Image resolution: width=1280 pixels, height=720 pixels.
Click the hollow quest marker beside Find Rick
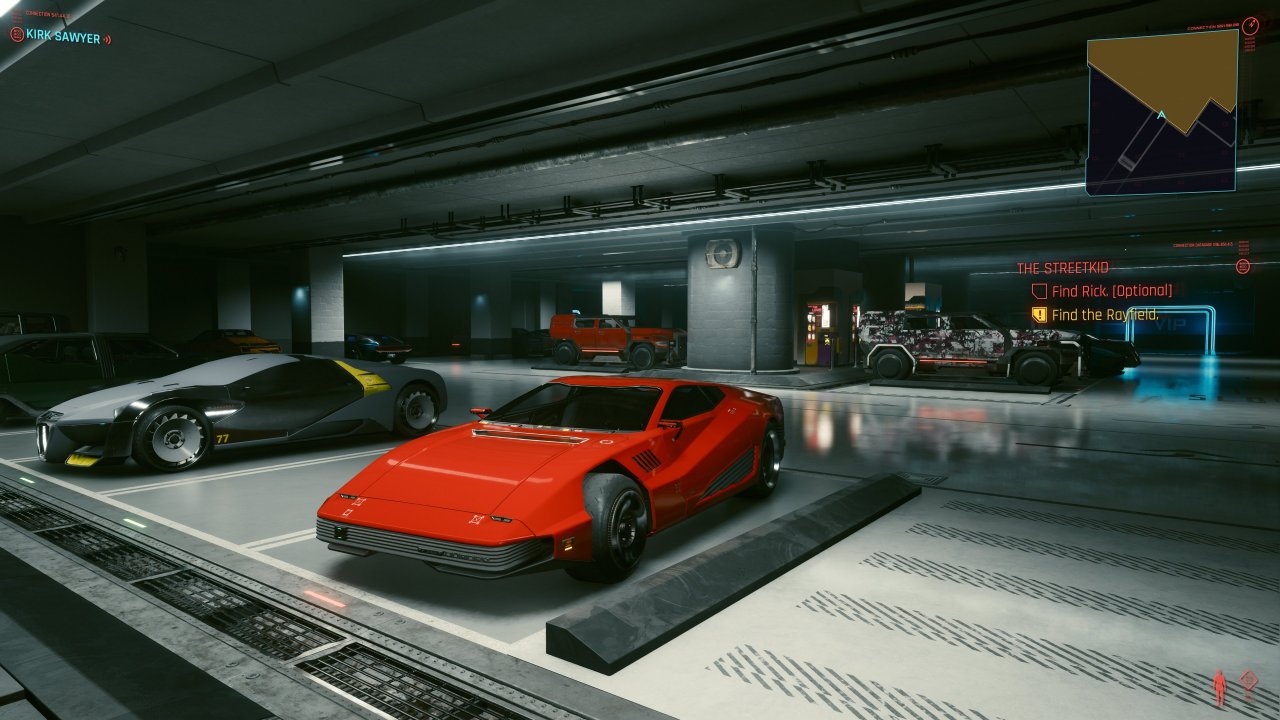coord(1037,290)
